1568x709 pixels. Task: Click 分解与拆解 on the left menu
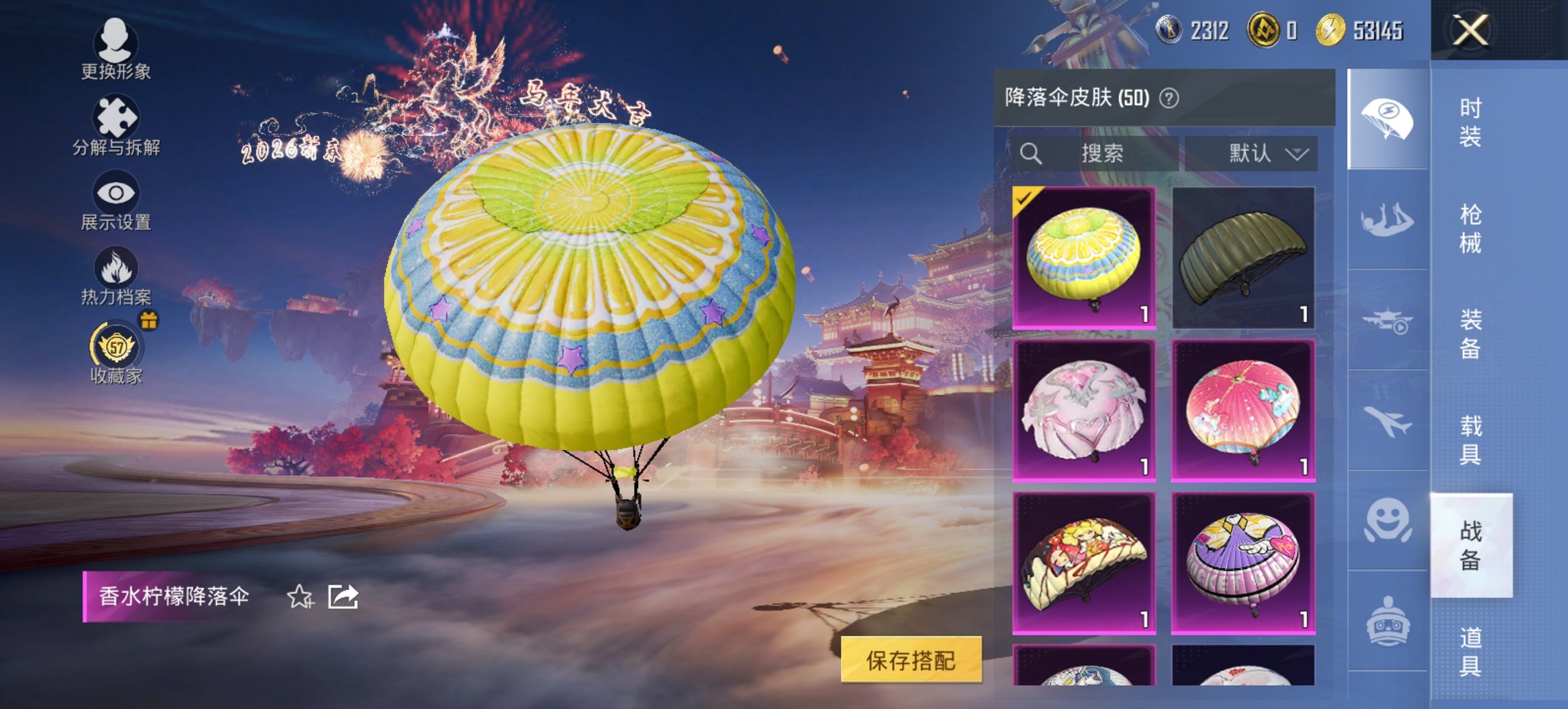(118, 118)
